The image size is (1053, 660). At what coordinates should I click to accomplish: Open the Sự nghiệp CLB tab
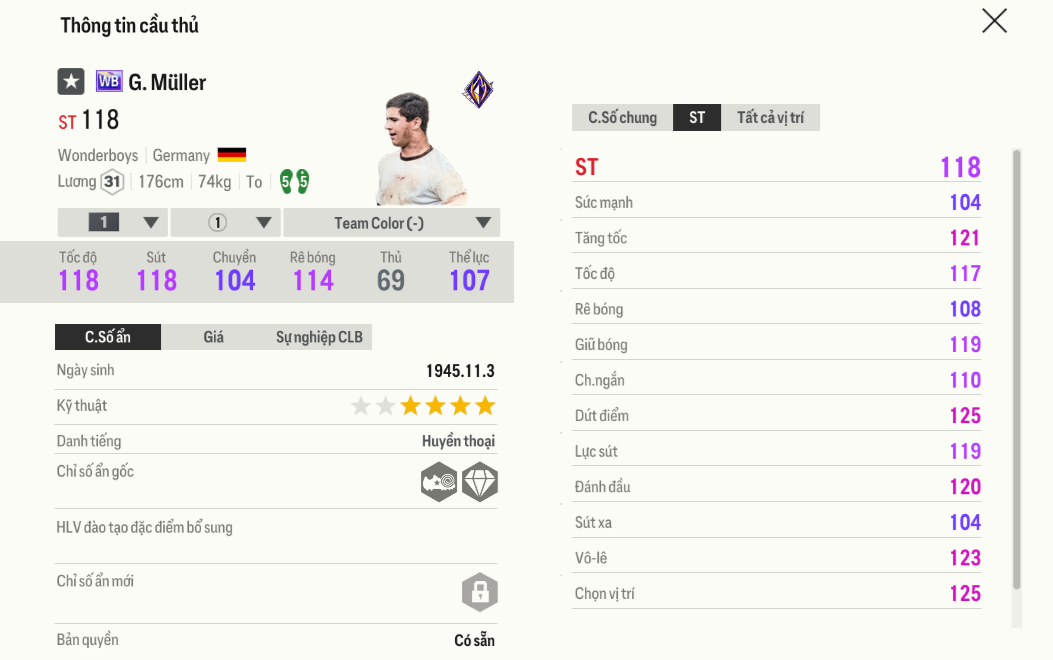coord(319,337)
